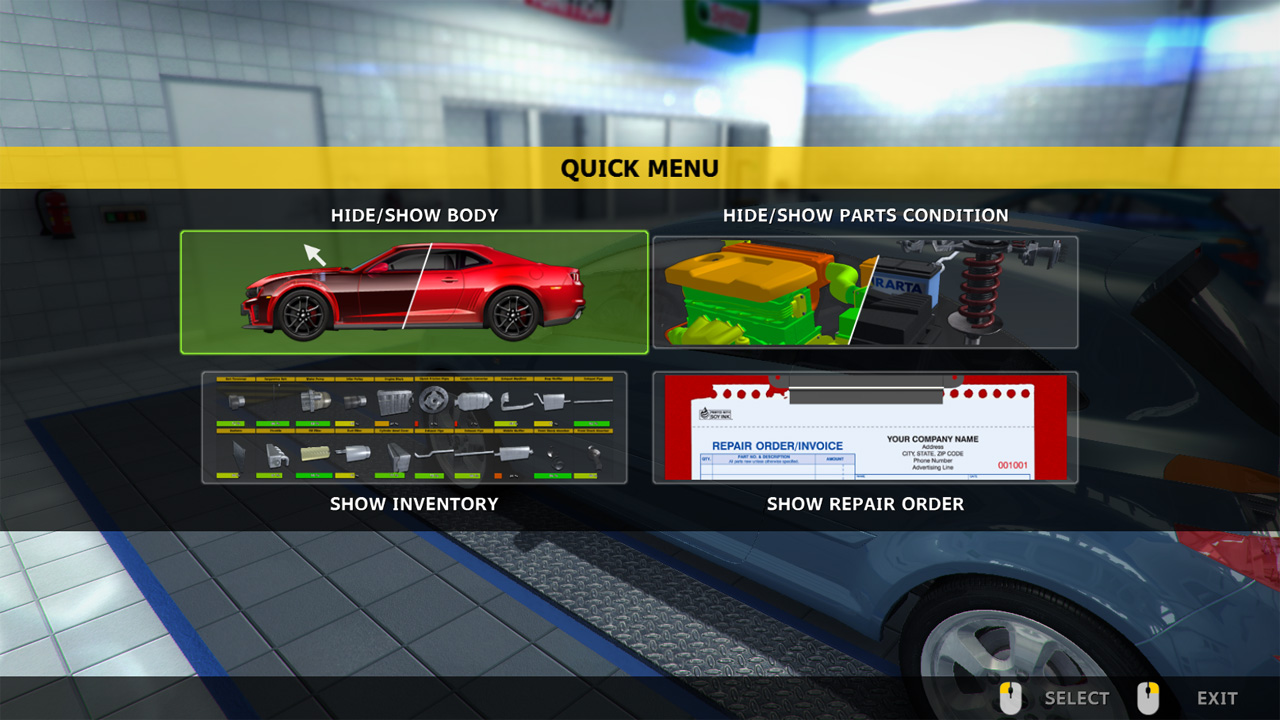Click the EXIT button on bottom bar
The height and width of the screenshot is (720, 1280).
click(x=1216, y=698)
